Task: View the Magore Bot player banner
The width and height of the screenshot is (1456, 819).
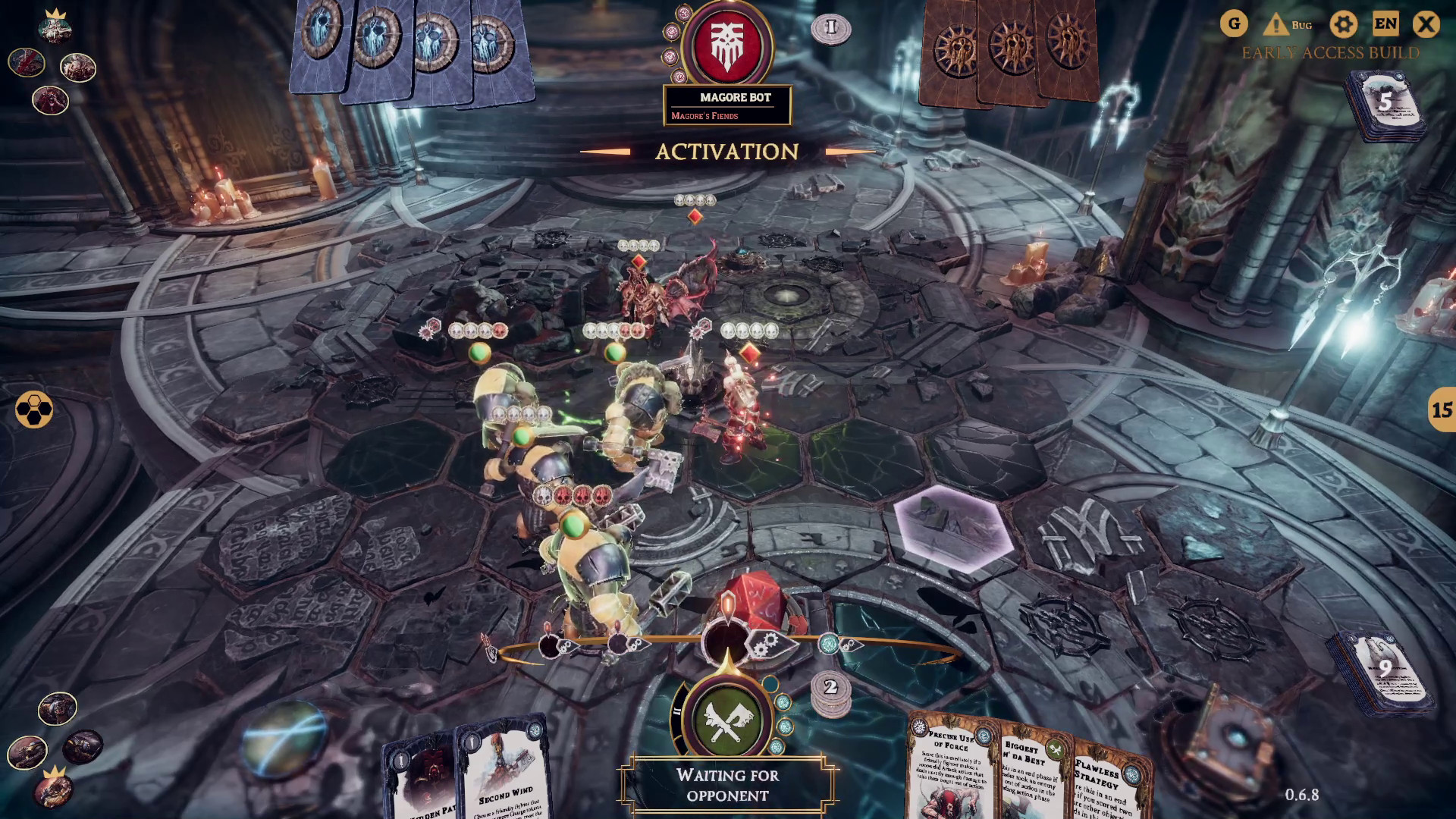Action: point(727,105)
